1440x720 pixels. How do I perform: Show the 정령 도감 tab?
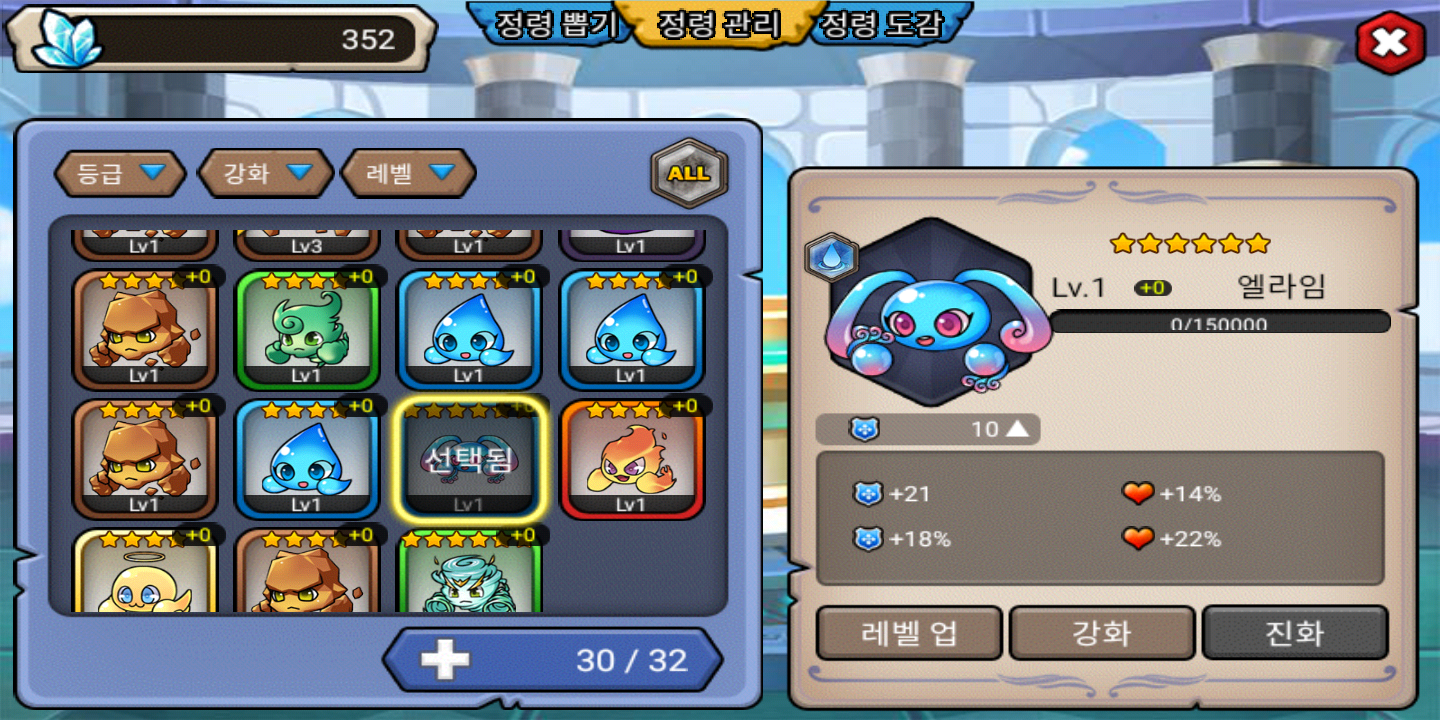[x=881, y=24]
